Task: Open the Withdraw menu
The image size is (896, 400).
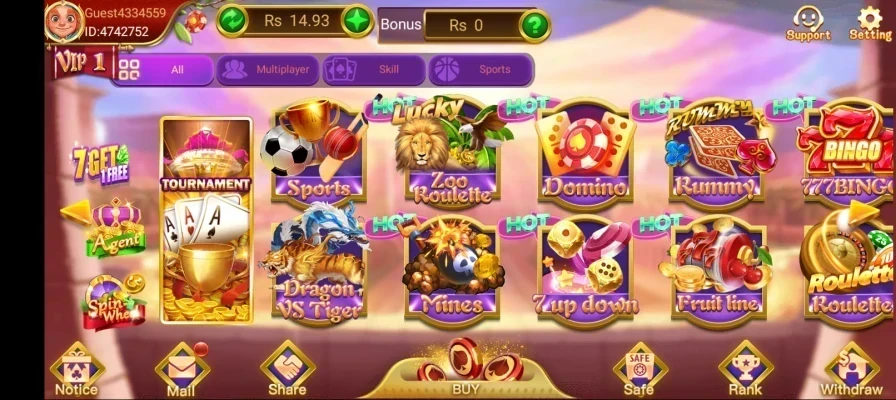Action: [x=851, y=371]
